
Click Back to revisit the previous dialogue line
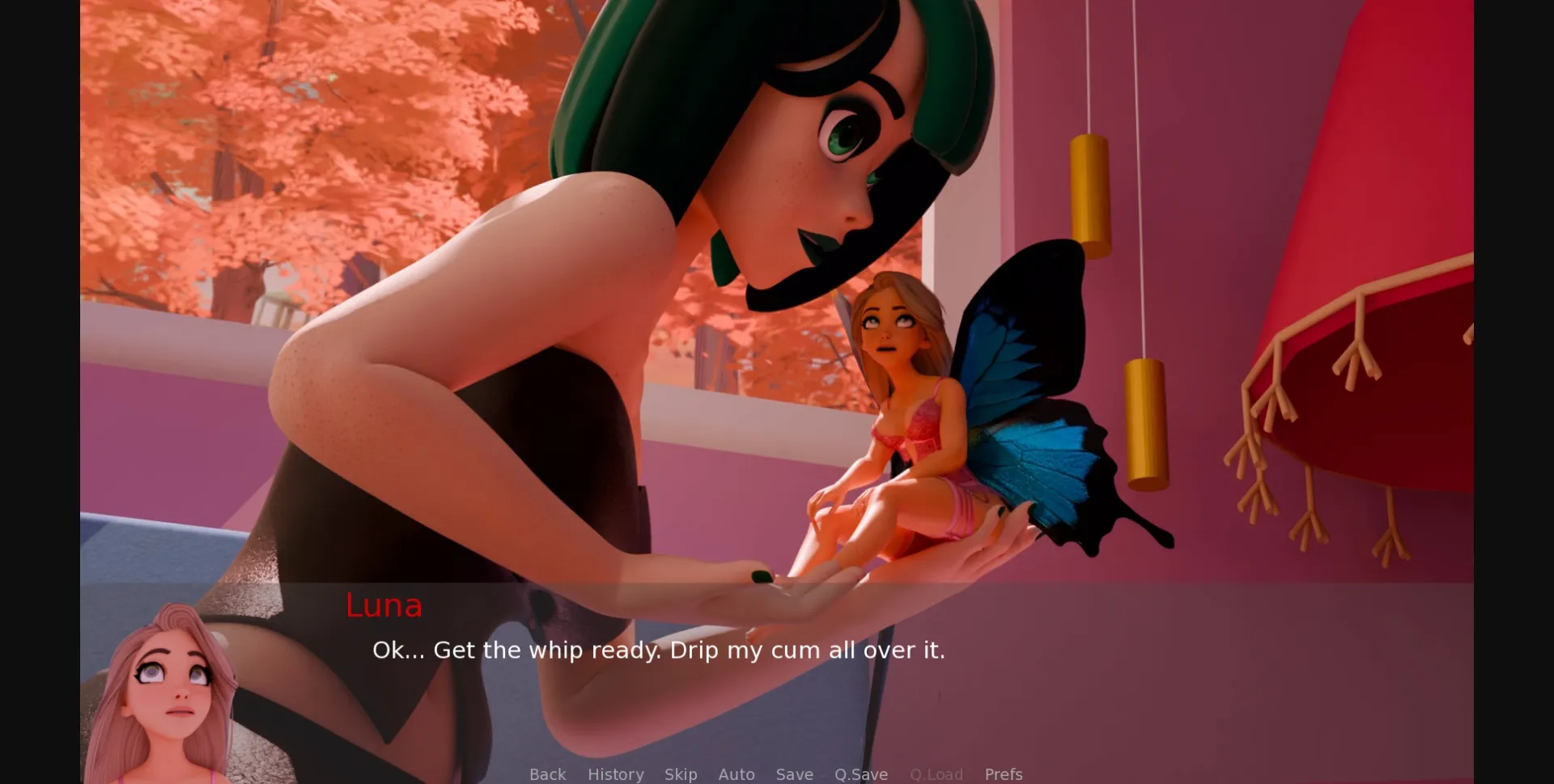coord(547,774)
